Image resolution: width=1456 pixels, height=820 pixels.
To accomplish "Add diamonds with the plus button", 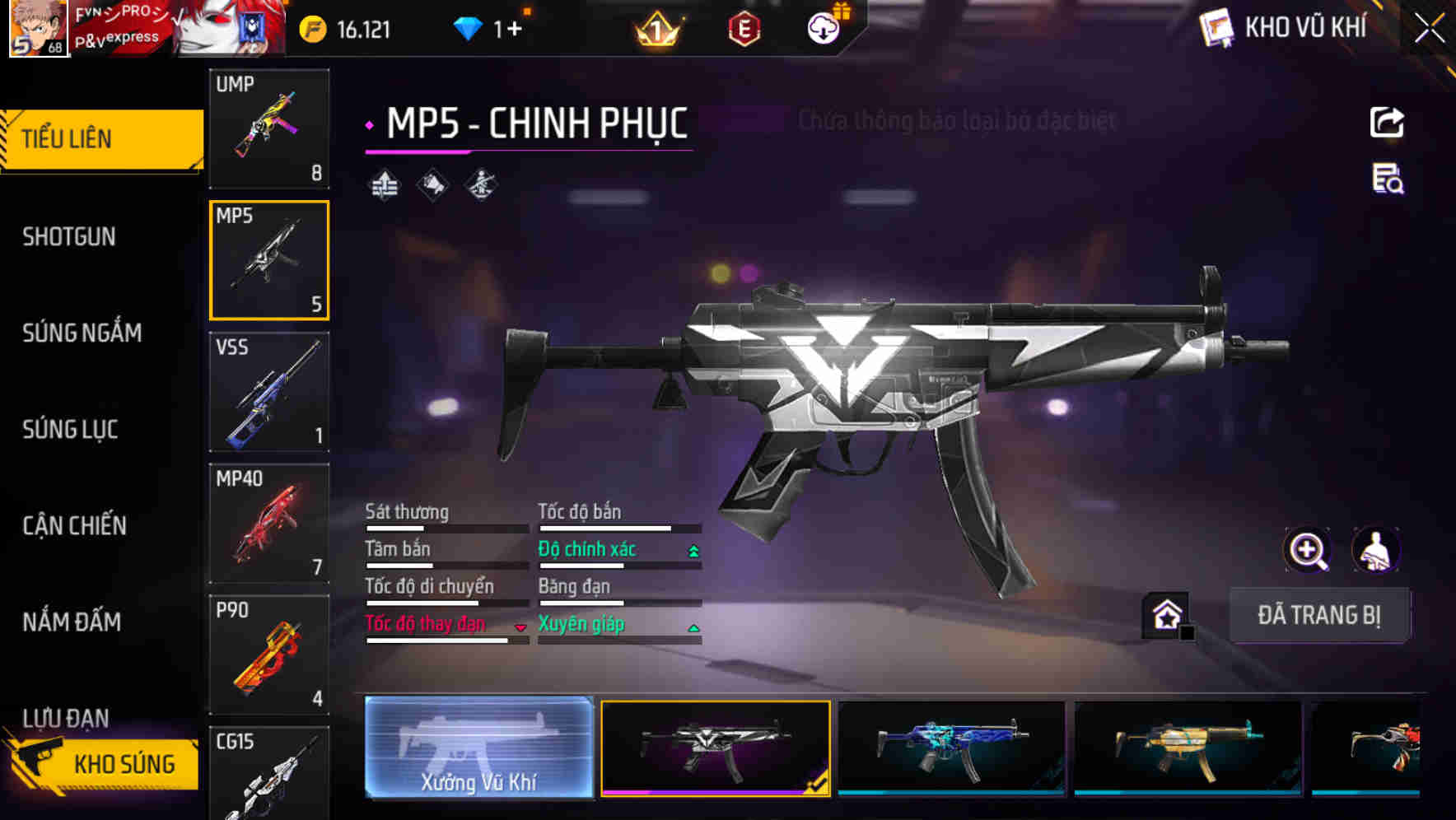I will point(515,30).
